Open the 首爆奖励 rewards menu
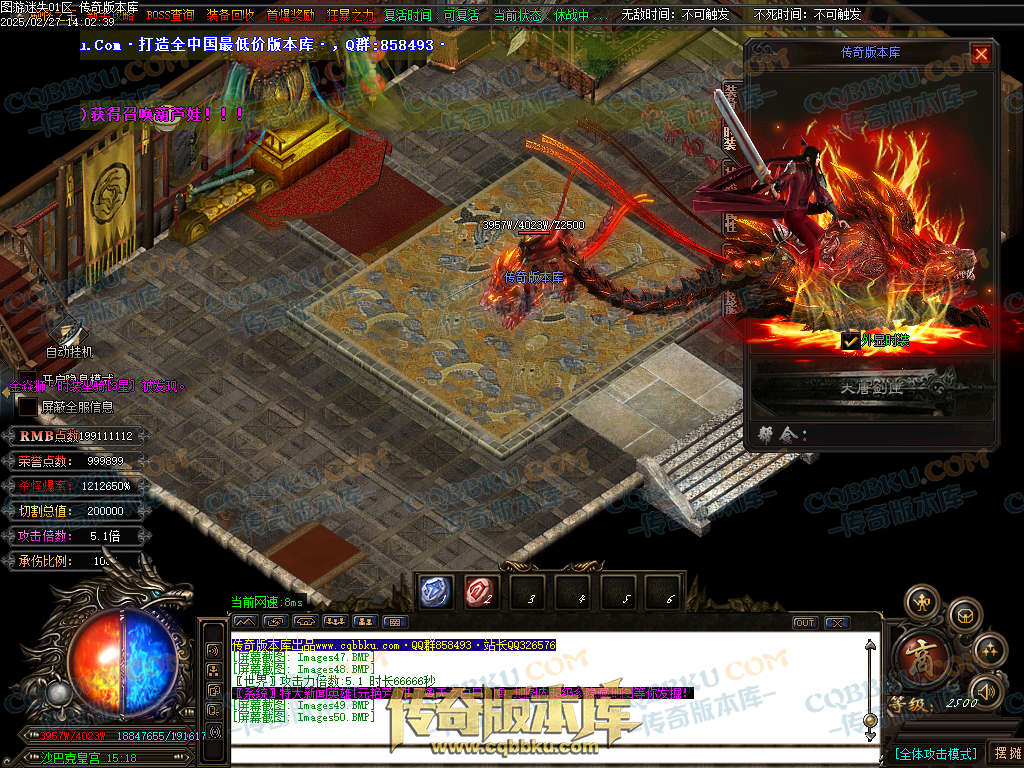The height and width of the screenshot is (768, 1024). (x=290, y=15)
